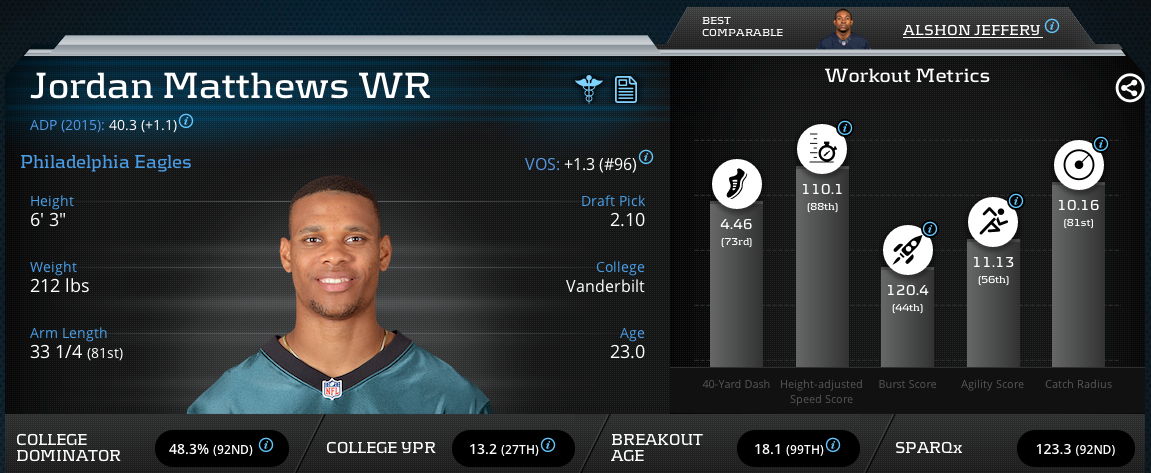Open info icon beside Alshon Jeffery
This screenshot has height=473, width=1151.
[1051, 27]
